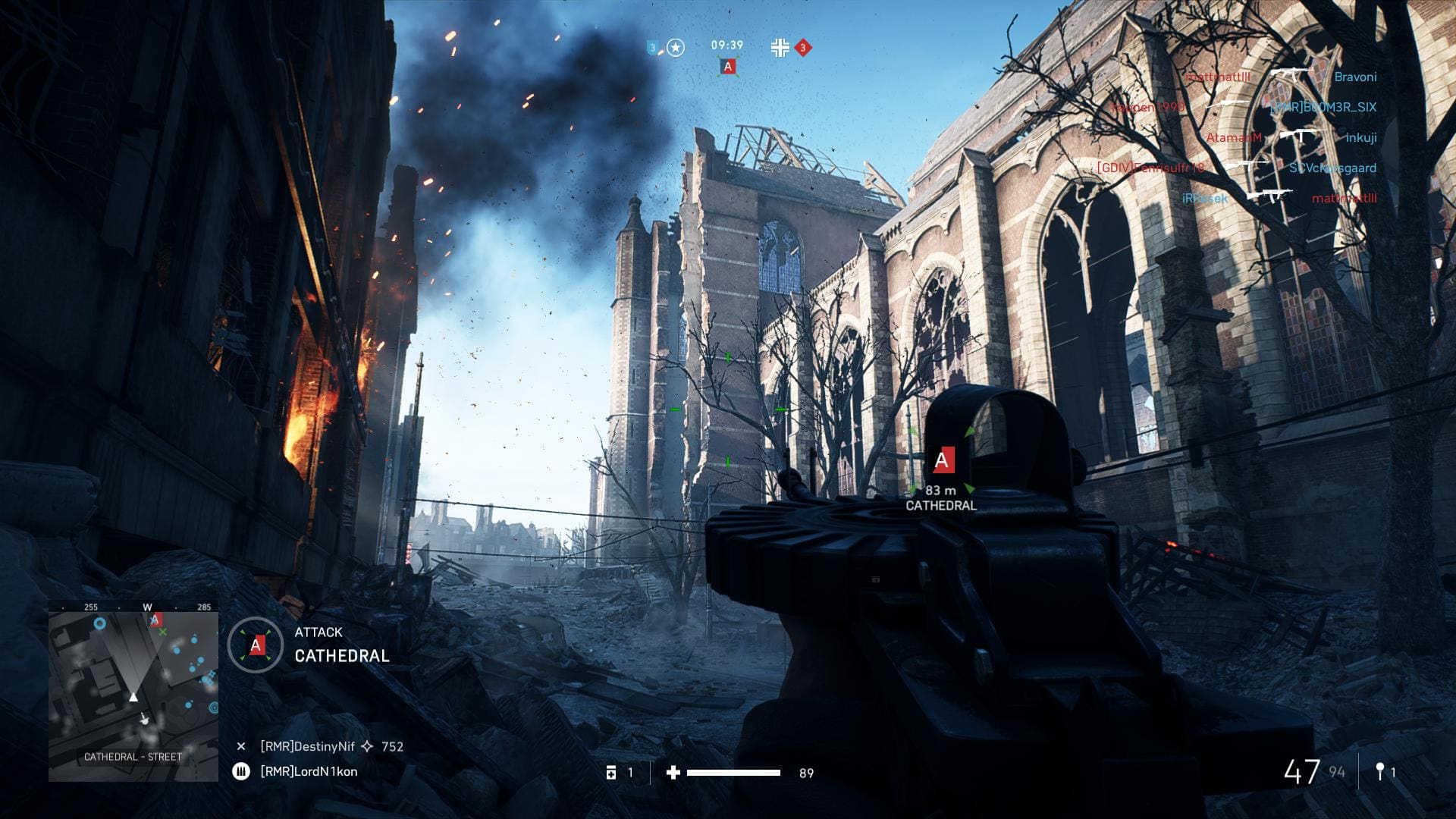Select the grenade icon beside ammo
Image resolution: width=1456 pixels, height=819 pixels.
(1380, 772)
